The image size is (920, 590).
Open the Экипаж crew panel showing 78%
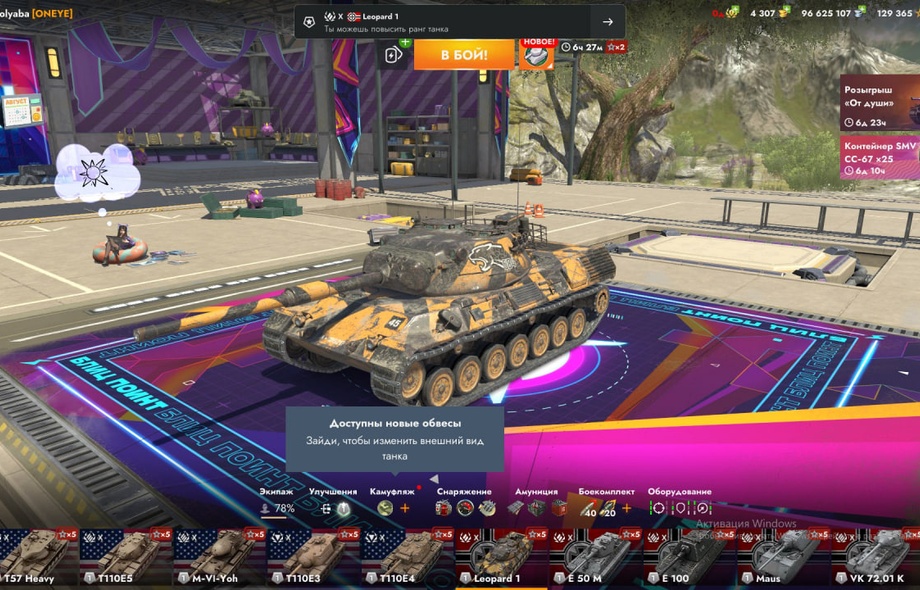(x=277, y=508)
